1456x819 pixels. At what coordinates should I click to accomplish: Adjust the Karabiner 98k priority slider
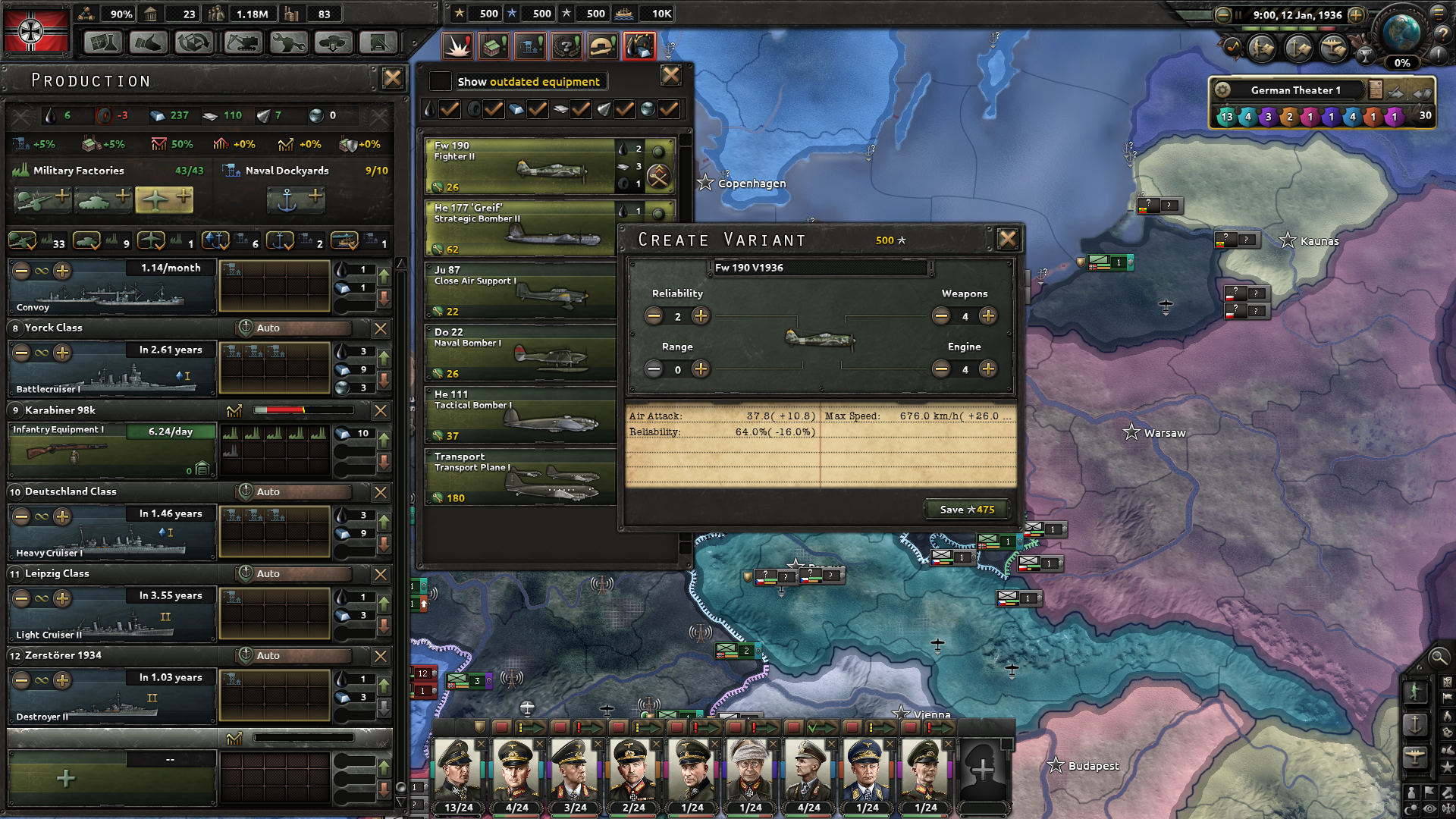coord(303,410)
